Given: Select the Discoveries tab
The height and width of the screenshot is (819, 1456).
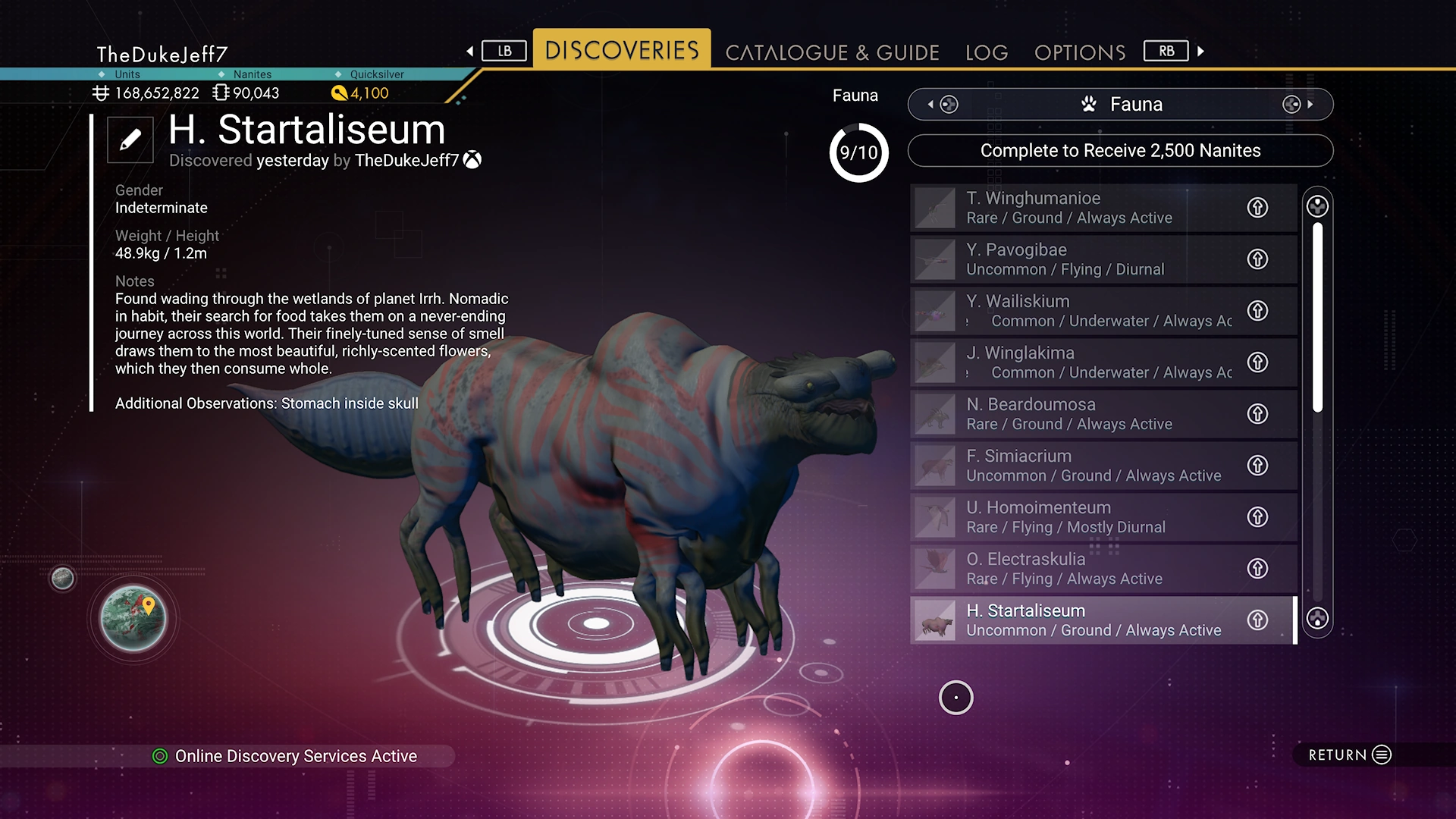Looking at the screenshot, I should [622, 50].
